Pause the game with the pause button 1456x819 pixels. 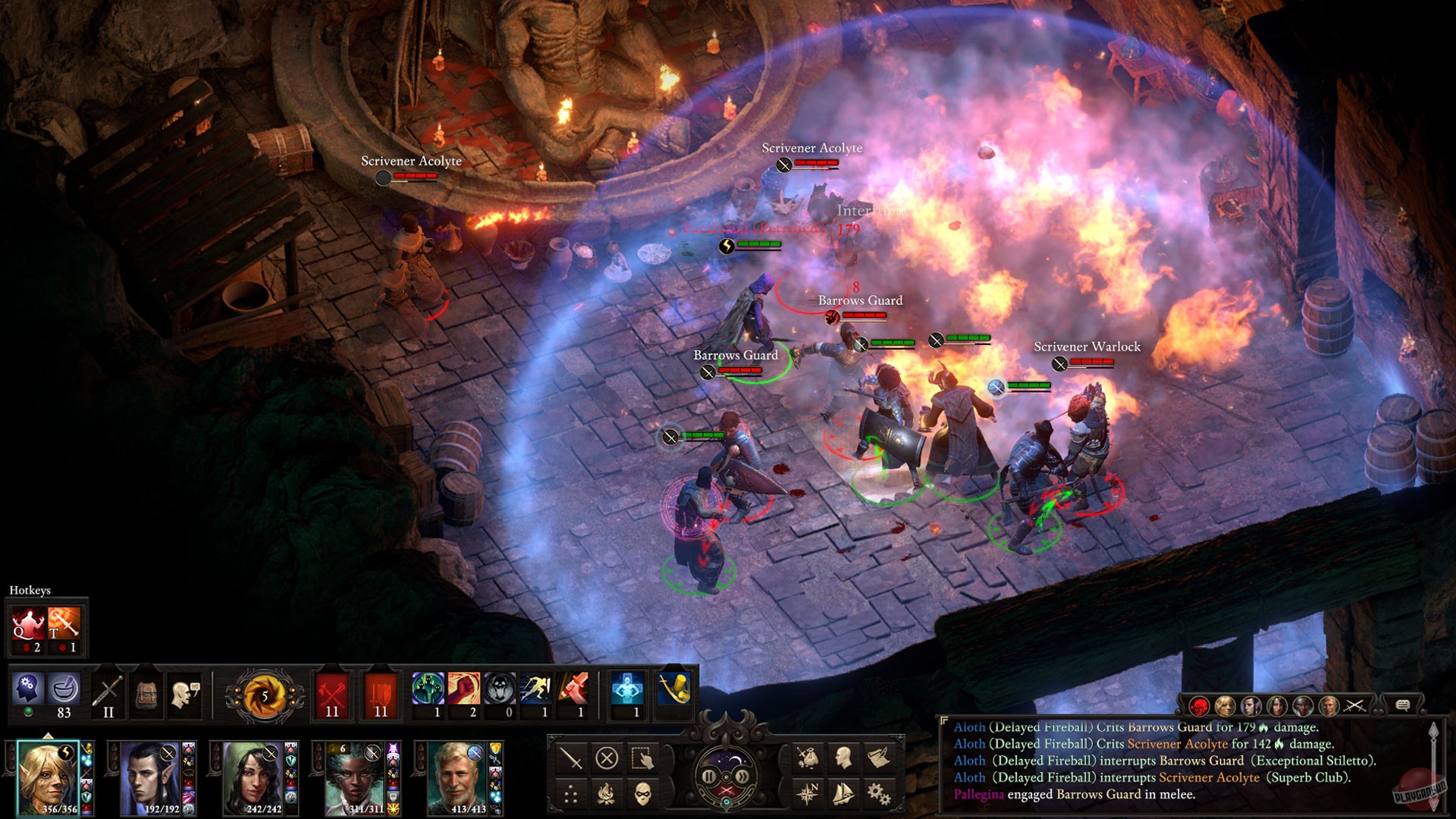tap(708, 777)
